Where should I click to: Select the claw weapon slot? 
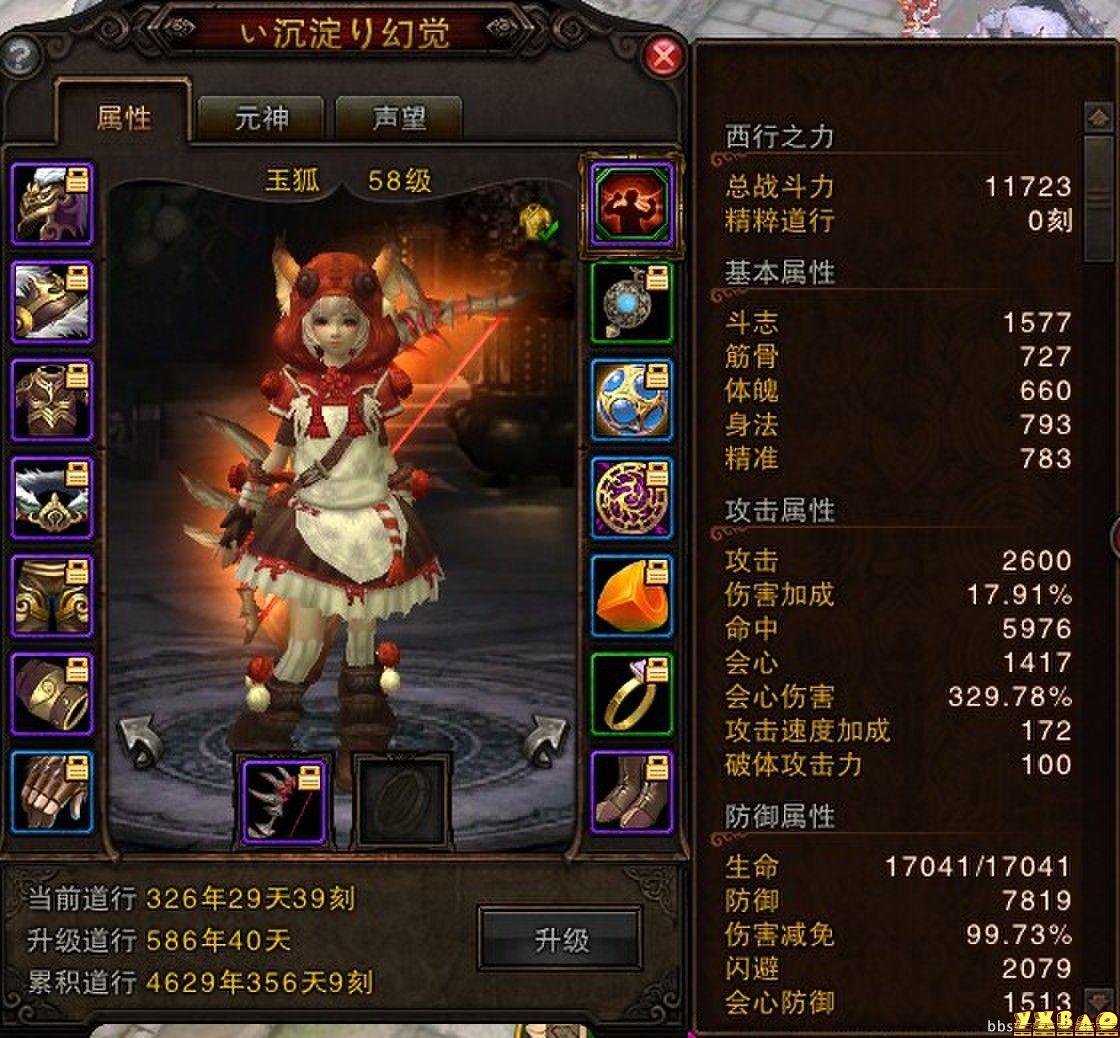[x=285, y=800]
